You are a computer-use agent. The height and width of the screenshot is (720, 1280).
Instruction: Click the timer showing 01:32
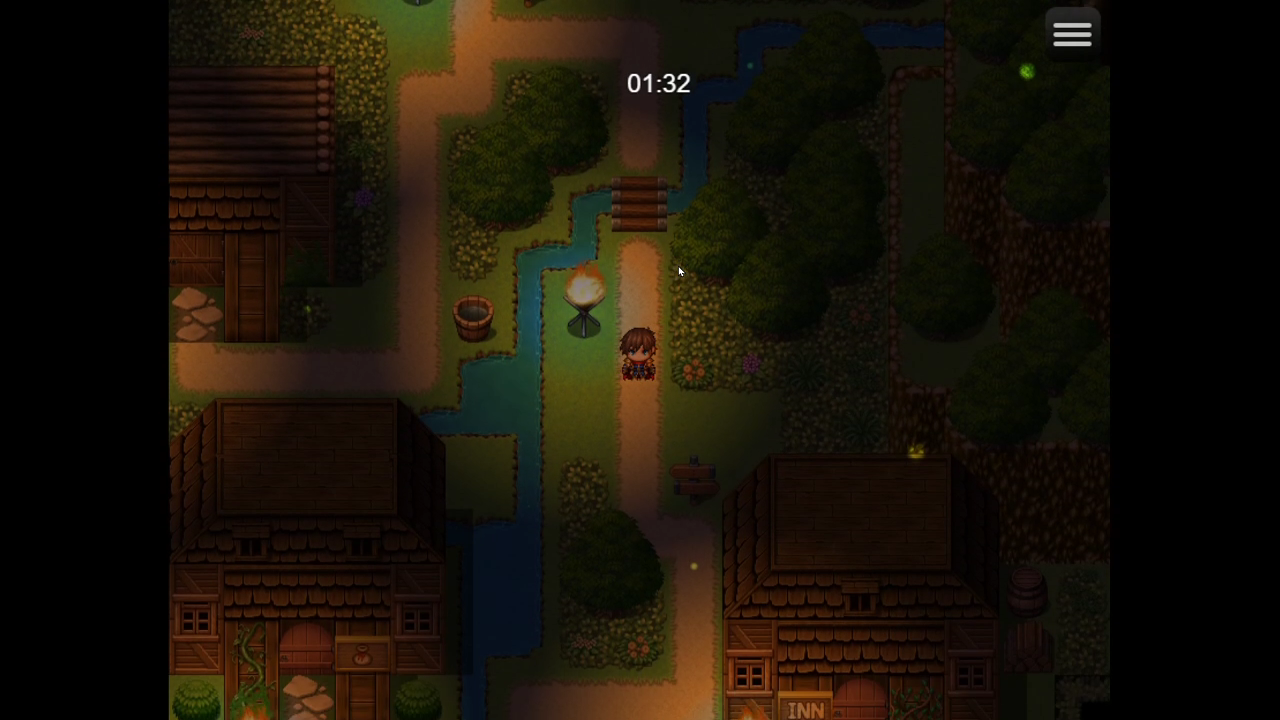point(658,84)
